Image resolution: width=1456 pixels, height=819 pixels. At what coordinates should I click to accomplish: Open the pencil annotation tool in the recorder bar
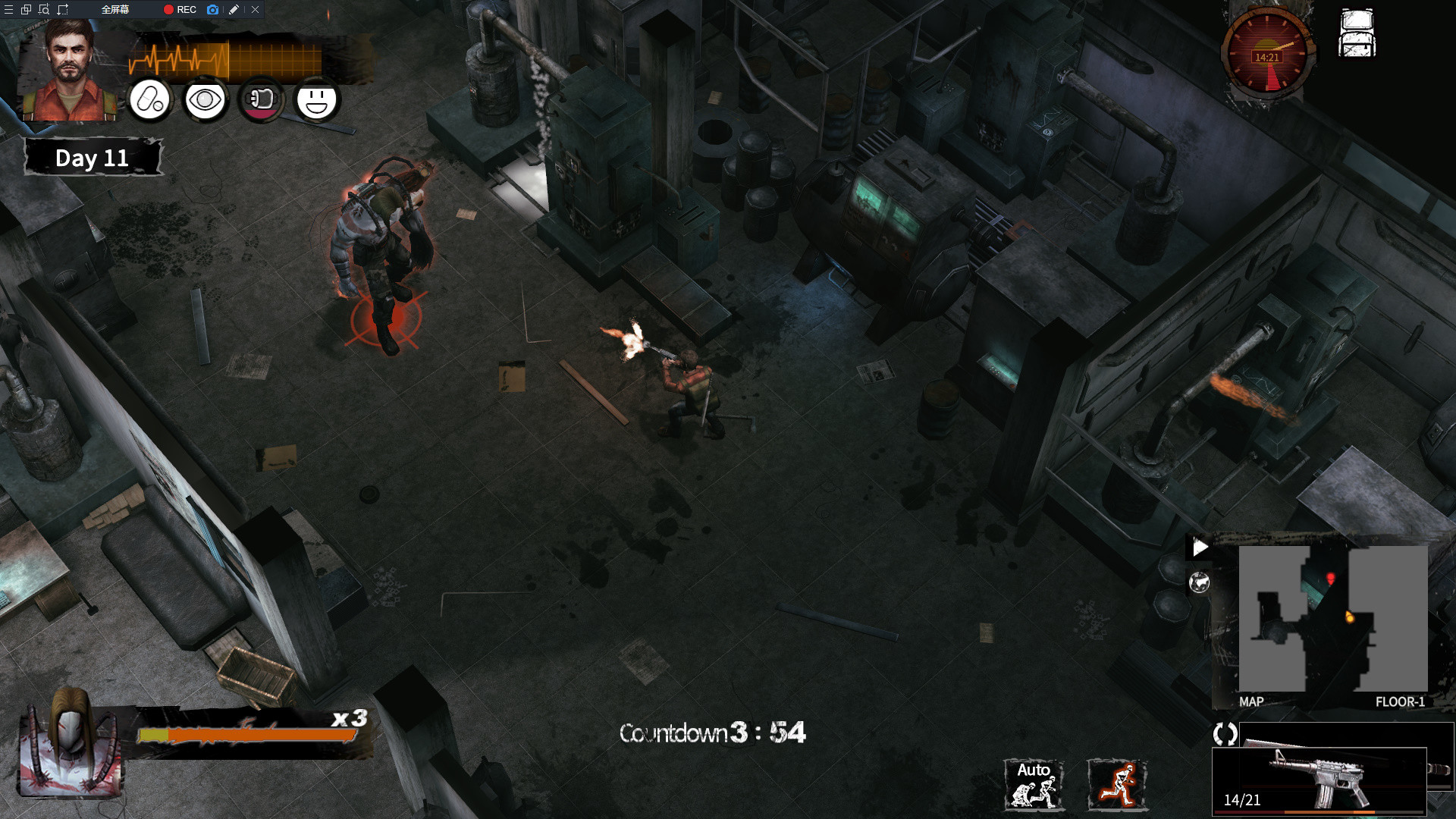coord(234,10)
